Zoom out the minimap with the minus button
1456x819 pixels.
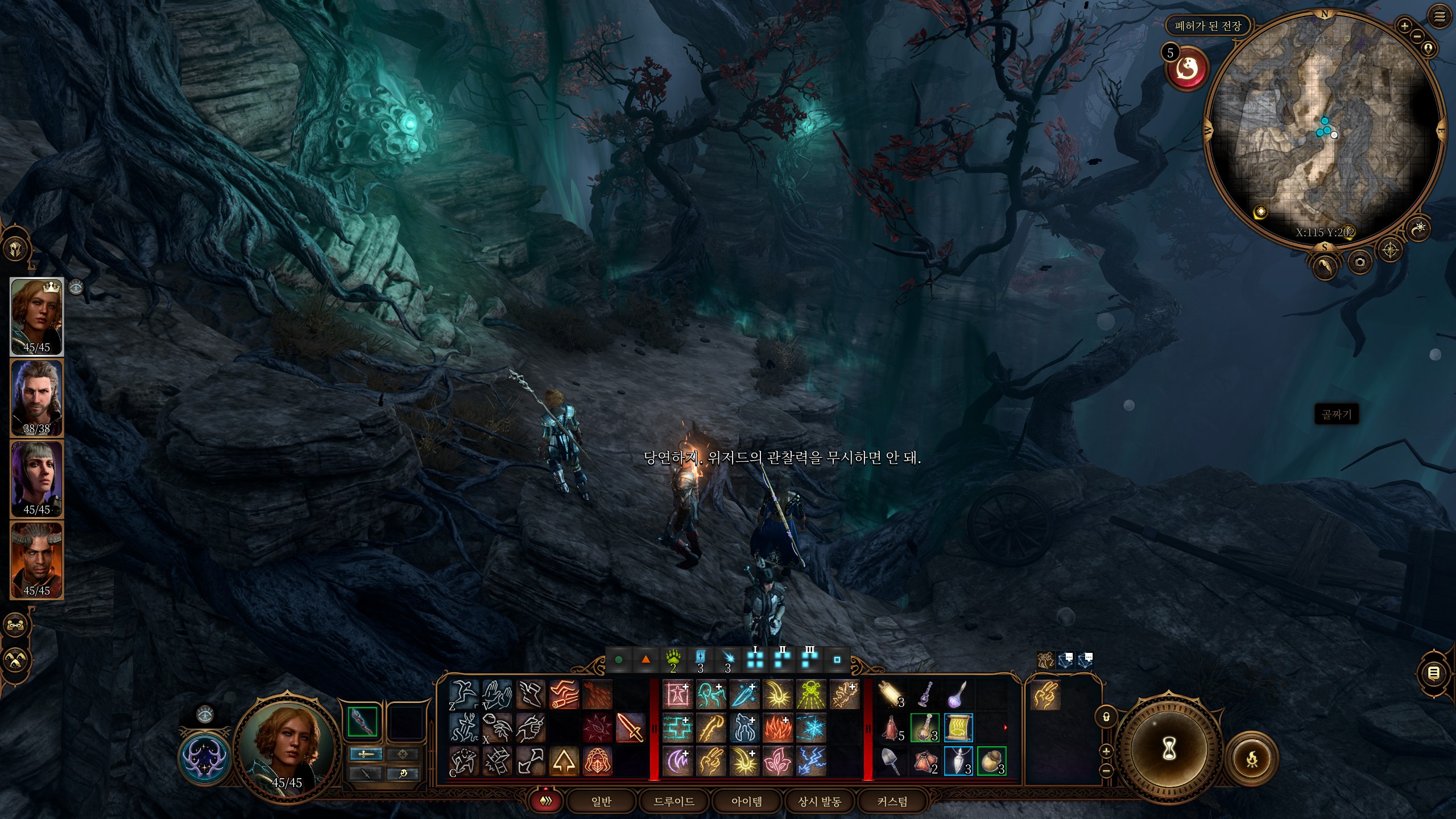click(1417, 36)
